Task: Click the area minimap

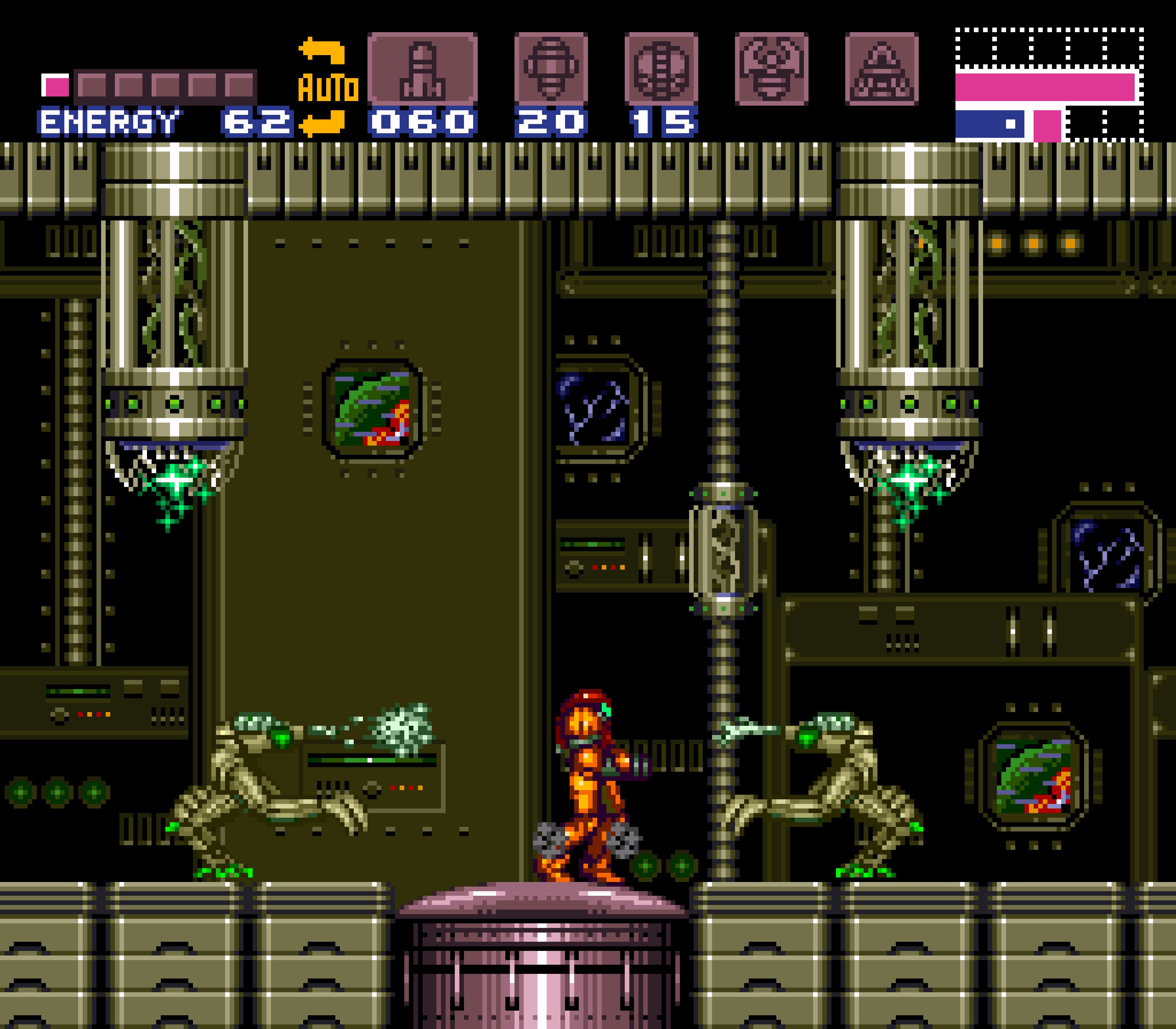Action: 1049,85
